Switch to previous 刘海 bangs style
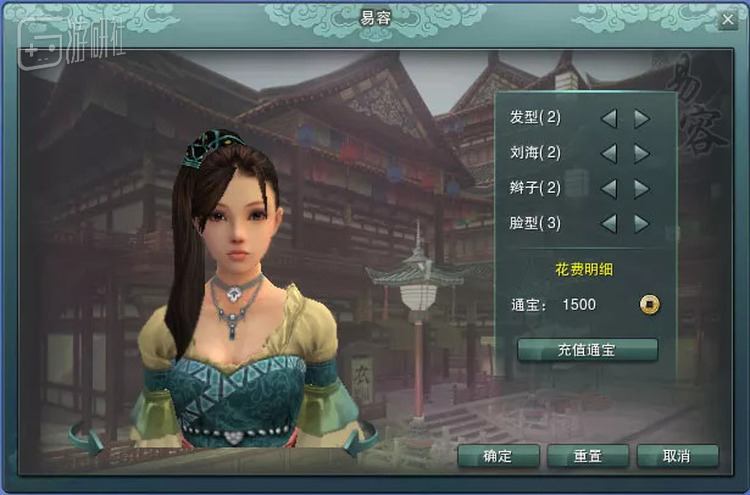The width and height of the screenshot is (750, 495). 608,153
